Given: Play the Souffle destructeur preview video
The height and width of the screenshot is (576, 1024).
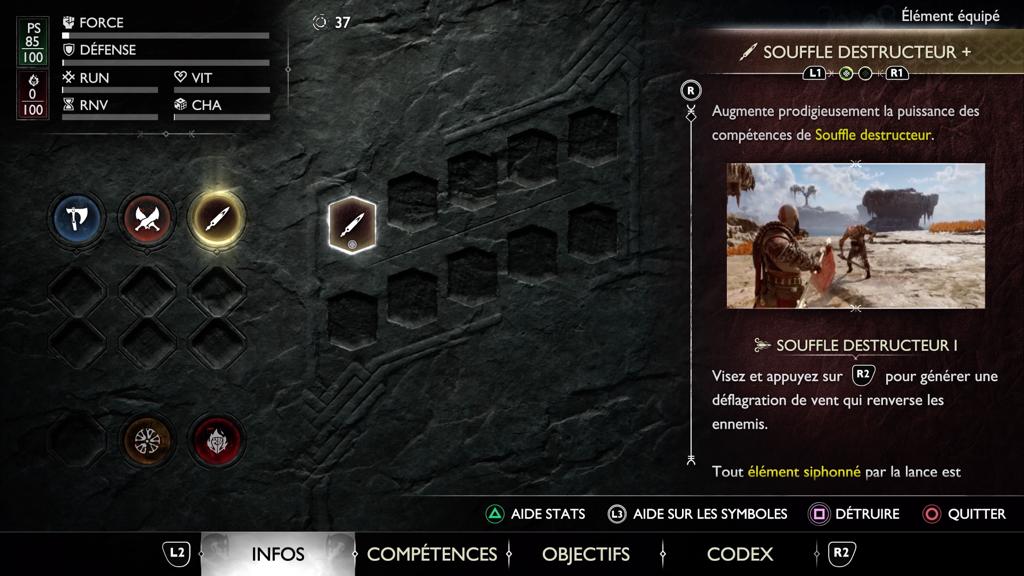Looking at the screenshot, I should (855, 236).
